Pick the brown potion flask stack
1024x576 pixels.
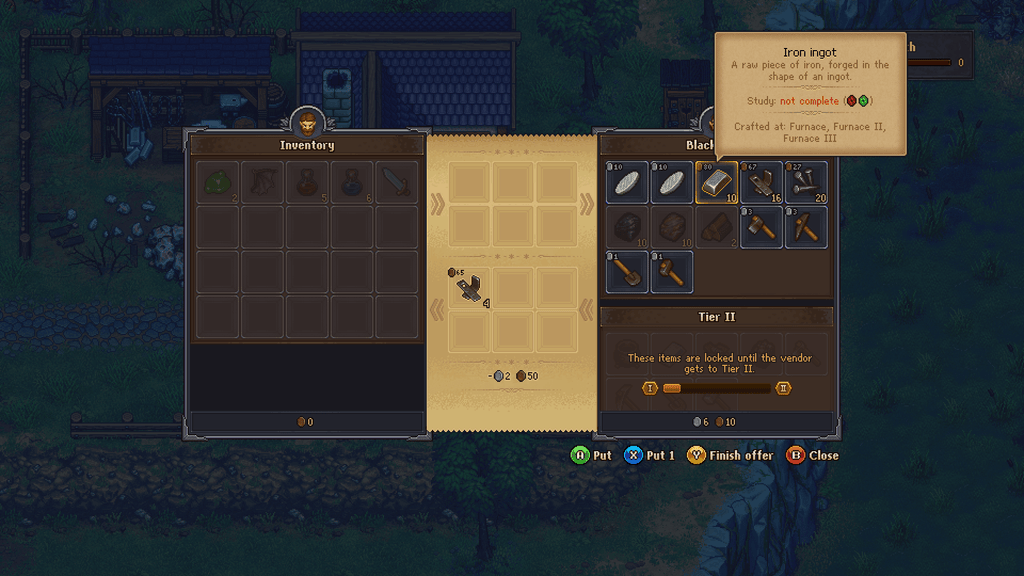click(307, 183)
